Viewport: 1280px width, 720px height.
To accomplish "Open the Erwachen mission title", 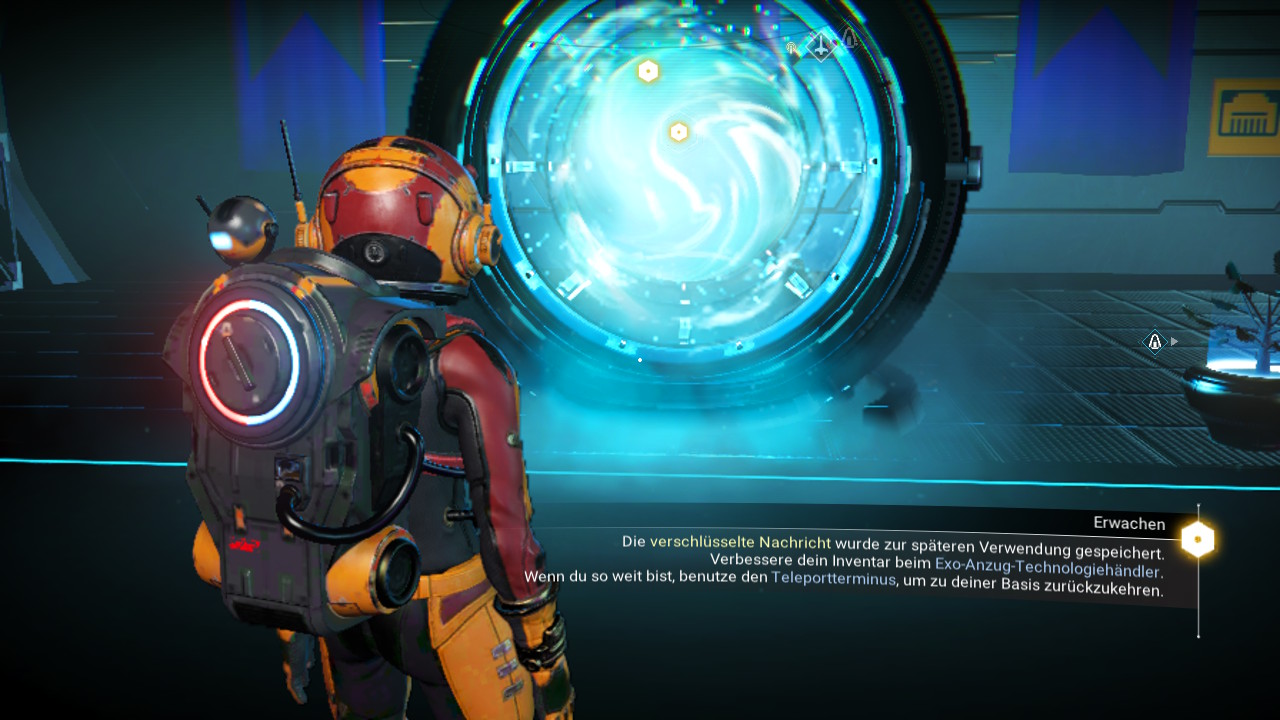I will [1129, 524].
